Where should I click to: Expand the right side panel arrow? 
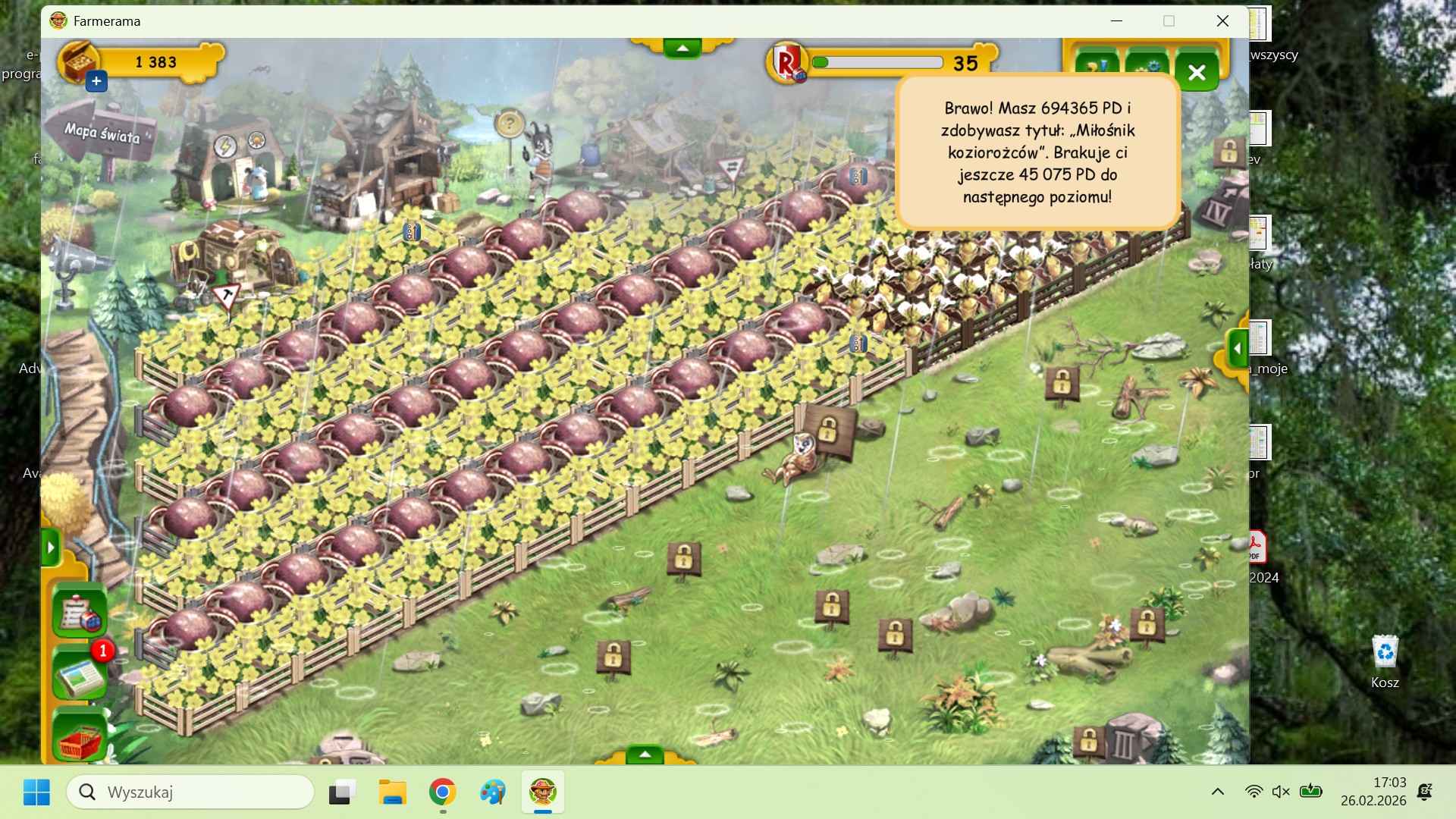click(1237, 350)
